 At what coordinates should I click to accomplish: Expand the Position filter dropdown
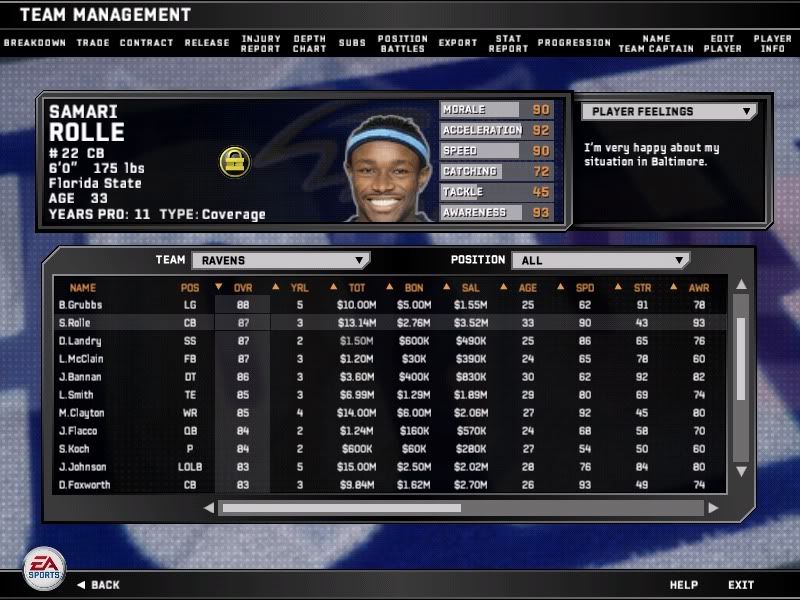[x=600, y=260]
